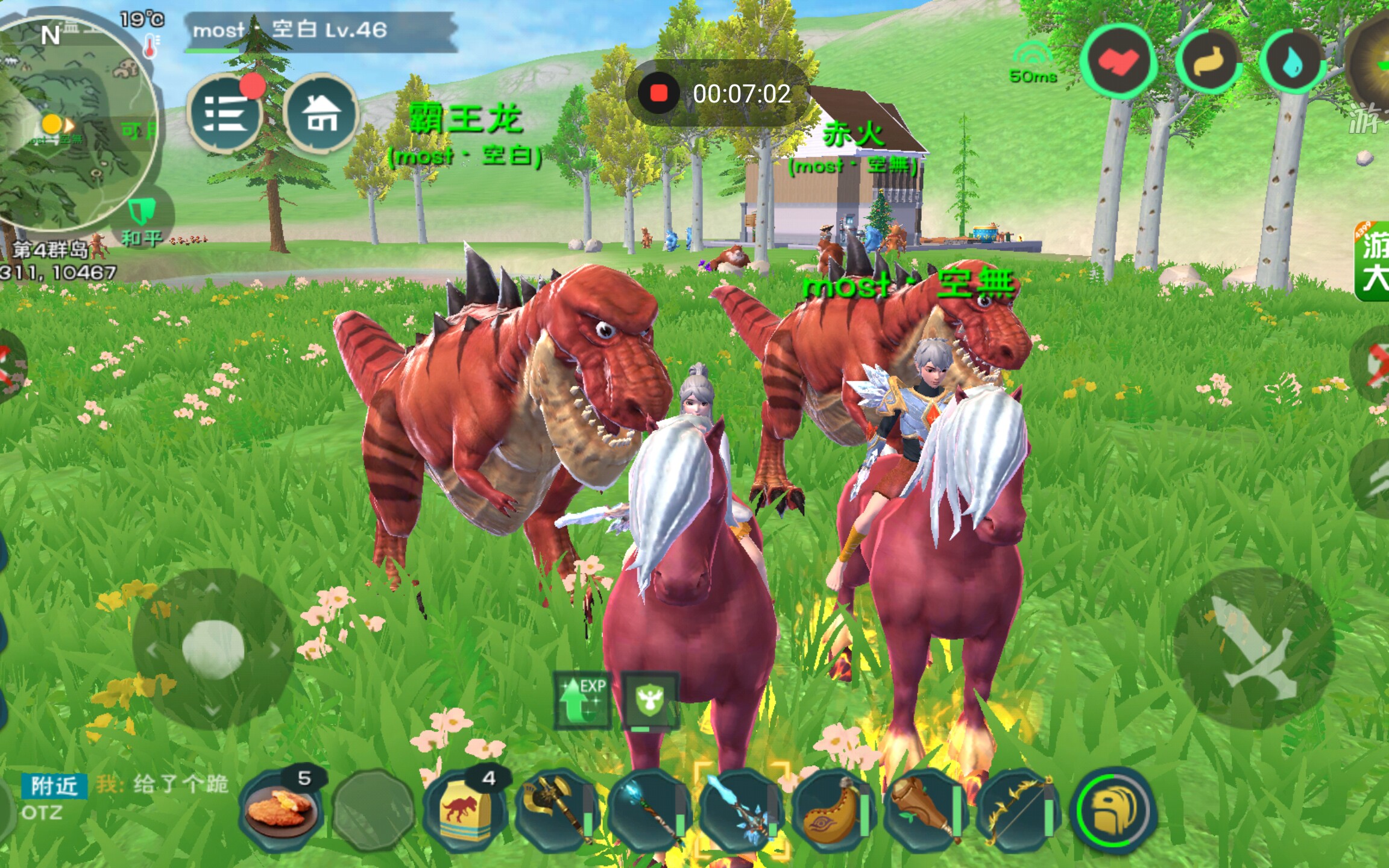Toggle the peace mode shield icon
1389x868 pixels.
point(142,212)
